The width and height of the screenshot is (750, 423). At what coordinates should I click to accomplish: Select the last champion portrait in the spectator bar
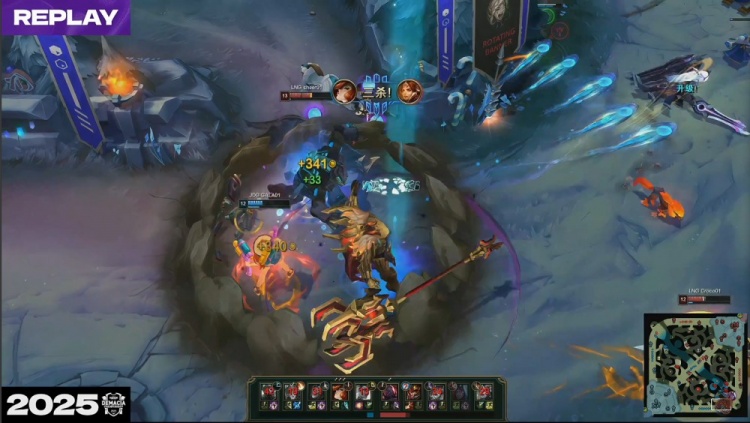tap(483, 392)
